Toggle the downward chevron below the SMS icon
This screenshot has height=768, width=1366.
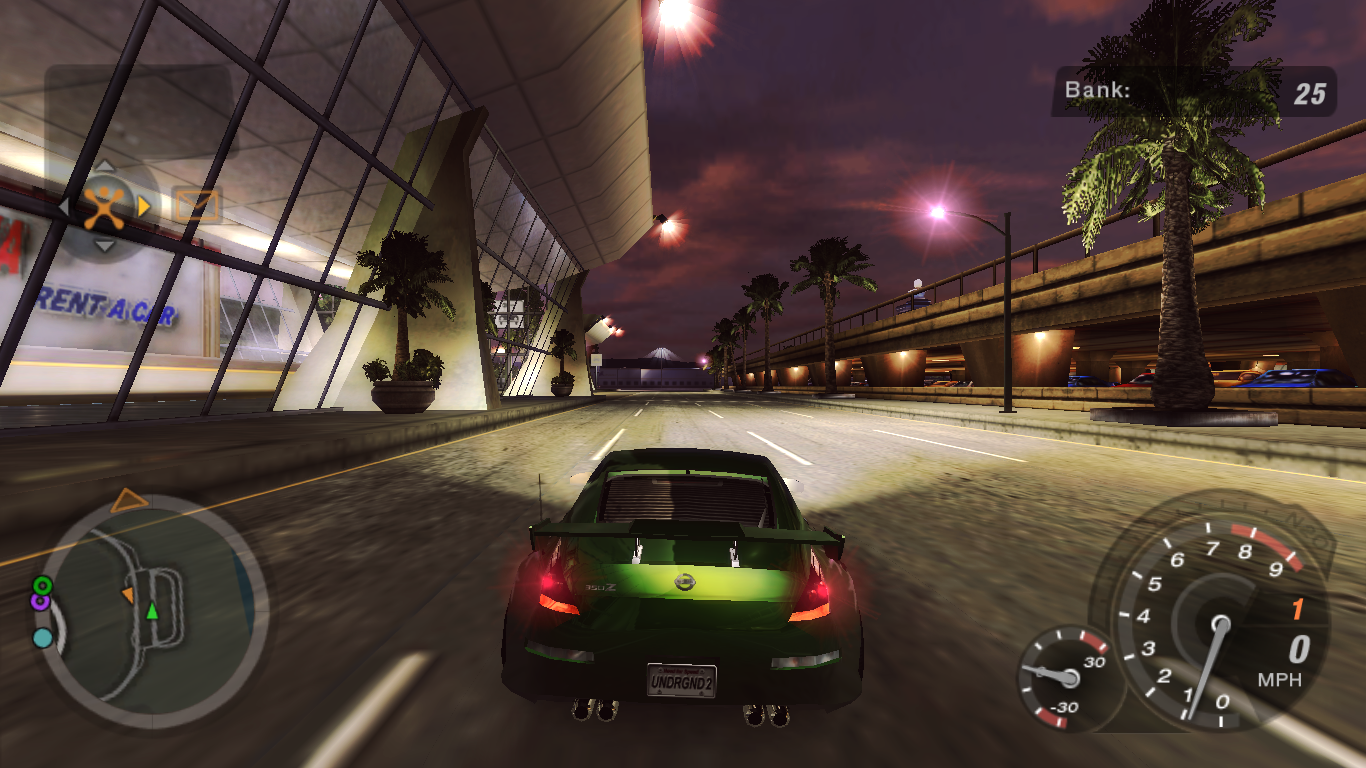click(104, 245)
